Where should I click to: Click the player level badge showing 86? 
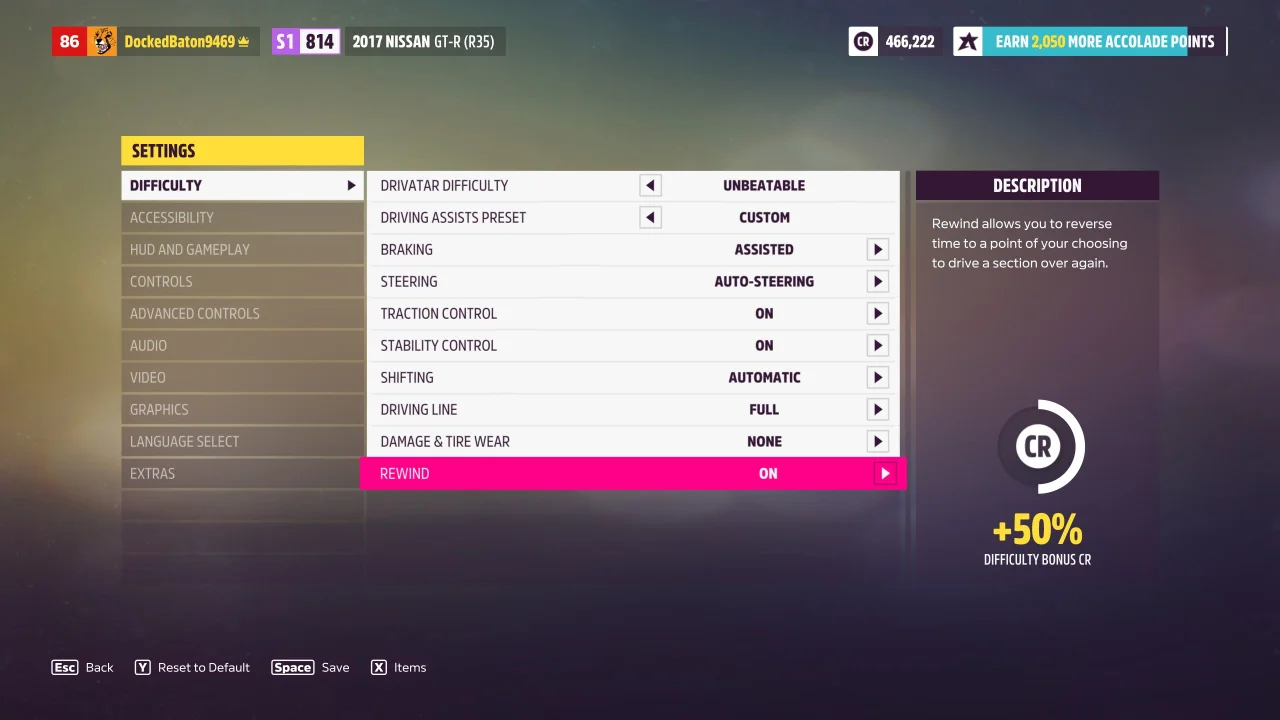66,41
